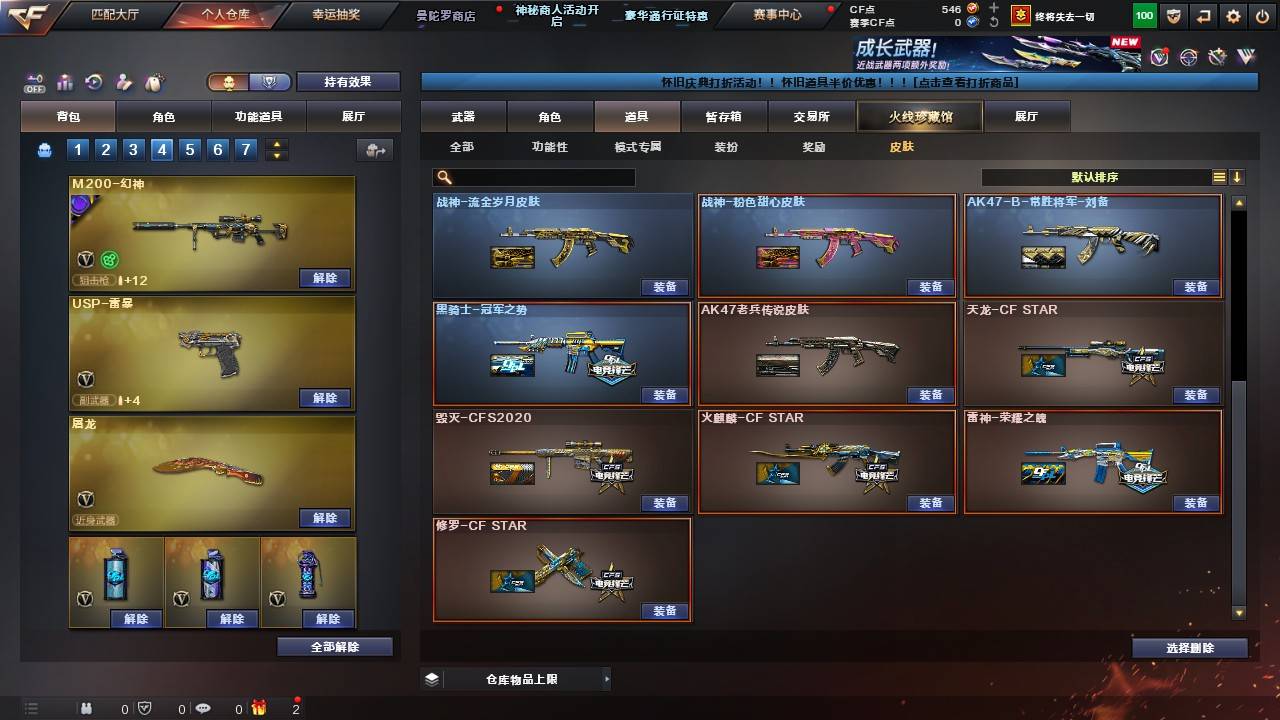Click the down arrow sort order icon

coord(1238,176)
